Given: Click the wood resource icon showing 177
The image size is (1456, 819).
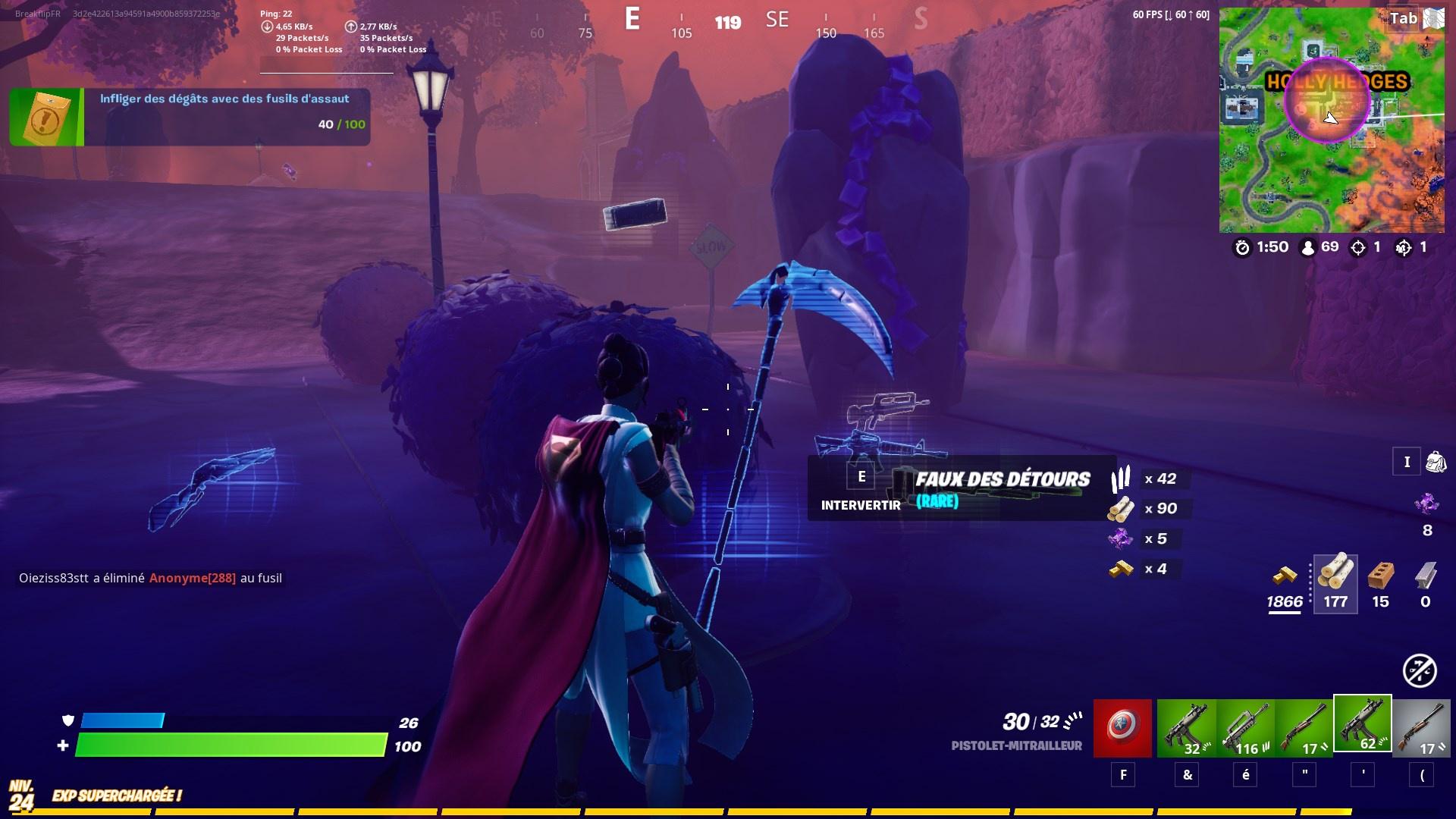Looking at the screenshot, I should click(1335, 580).
